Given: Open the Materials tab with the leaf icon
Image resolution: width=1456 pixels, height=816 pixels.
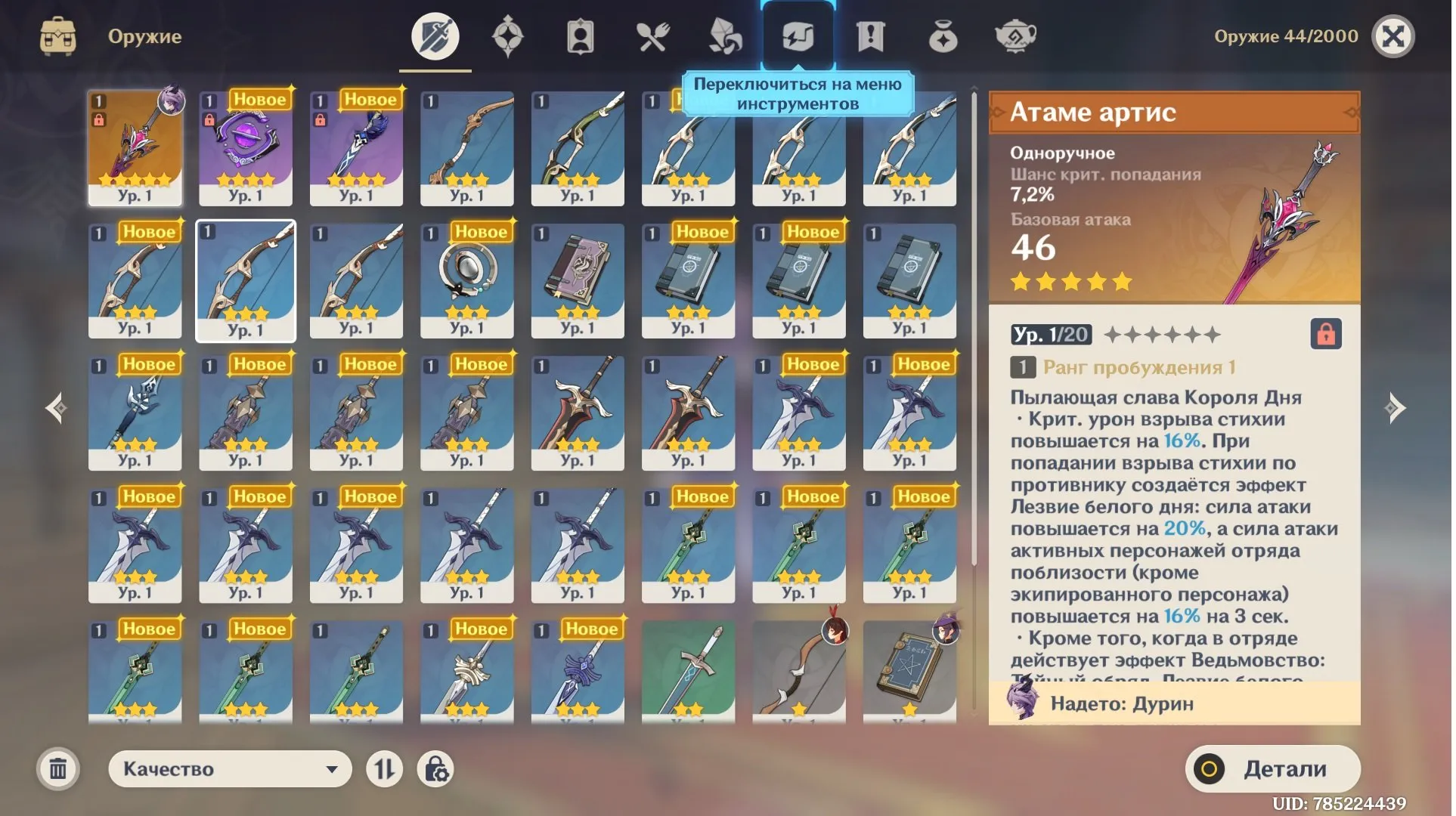Looking at the screenshot, I should pos(725,36).
